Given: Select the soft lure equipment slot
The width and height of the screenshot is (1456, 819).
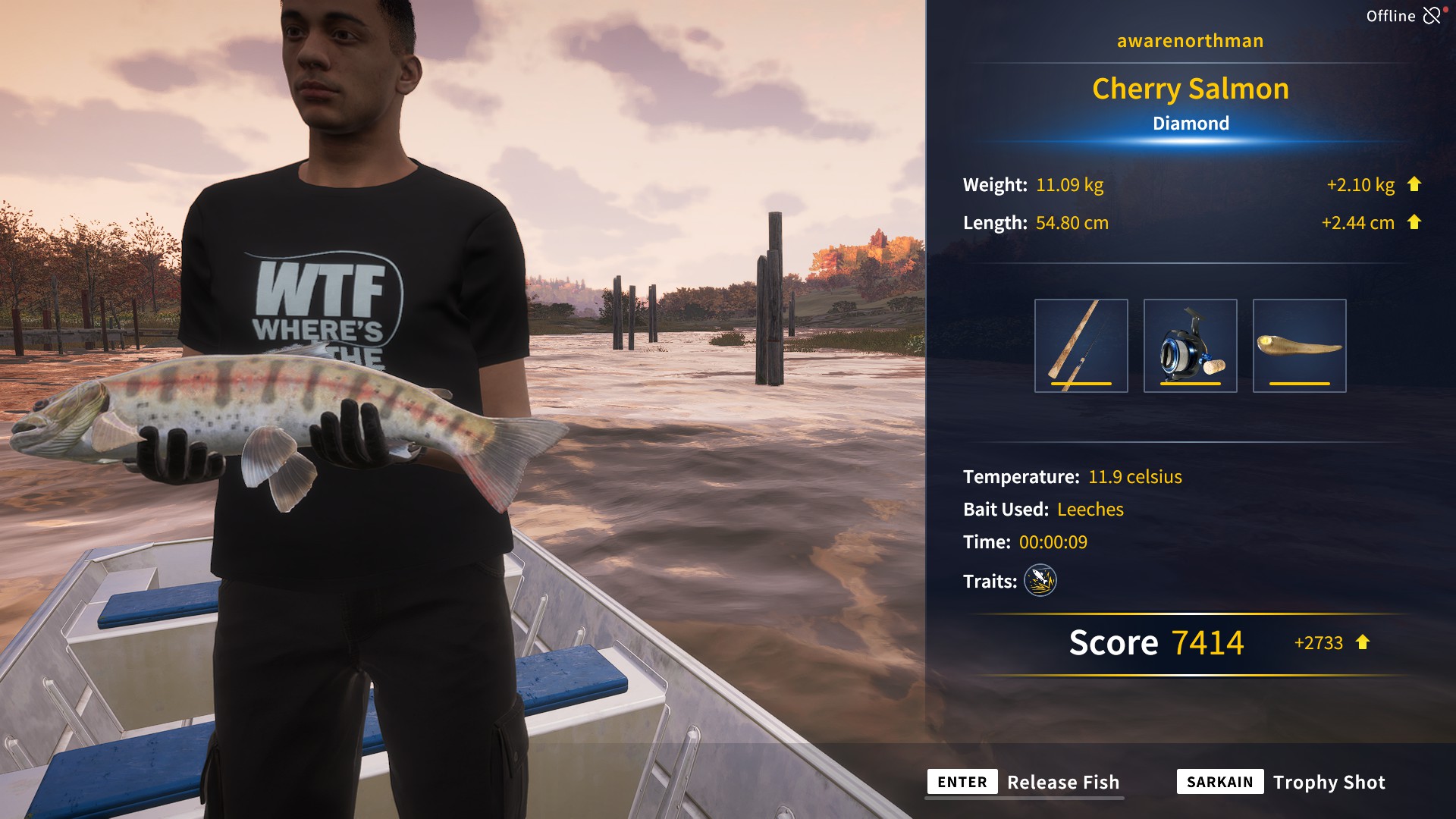Looking at the screenshot, I should (x=1299, y=346).
